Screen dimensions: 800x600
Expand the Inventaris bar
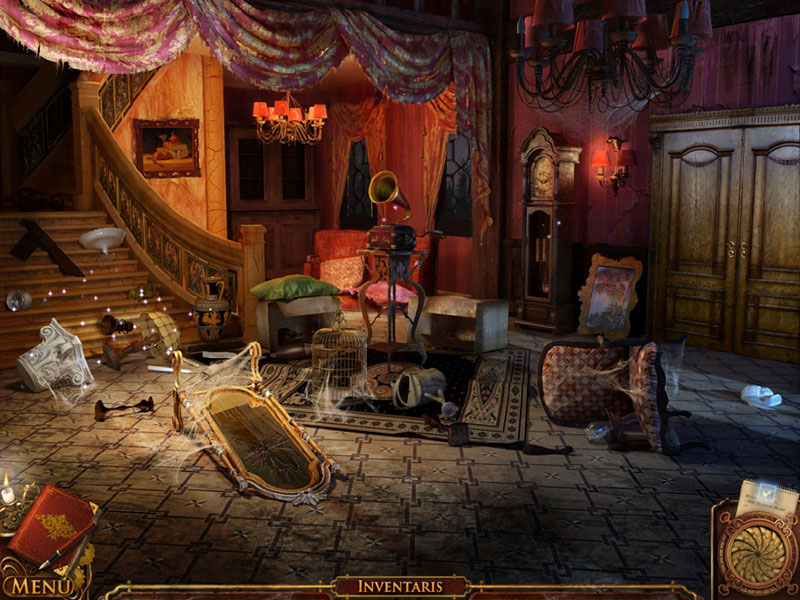pyautogui.click(x=400, y=586)
